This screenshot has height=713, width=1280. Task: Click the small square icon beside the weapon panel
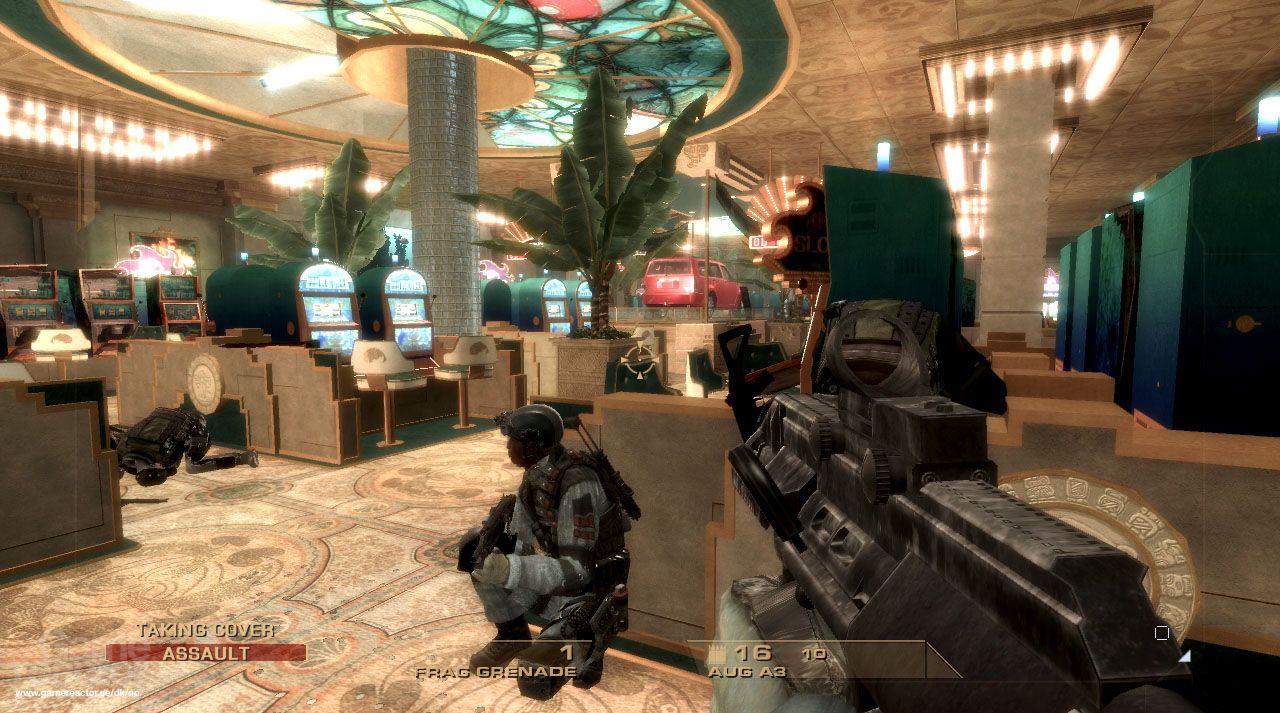[x=1161, y=633]
